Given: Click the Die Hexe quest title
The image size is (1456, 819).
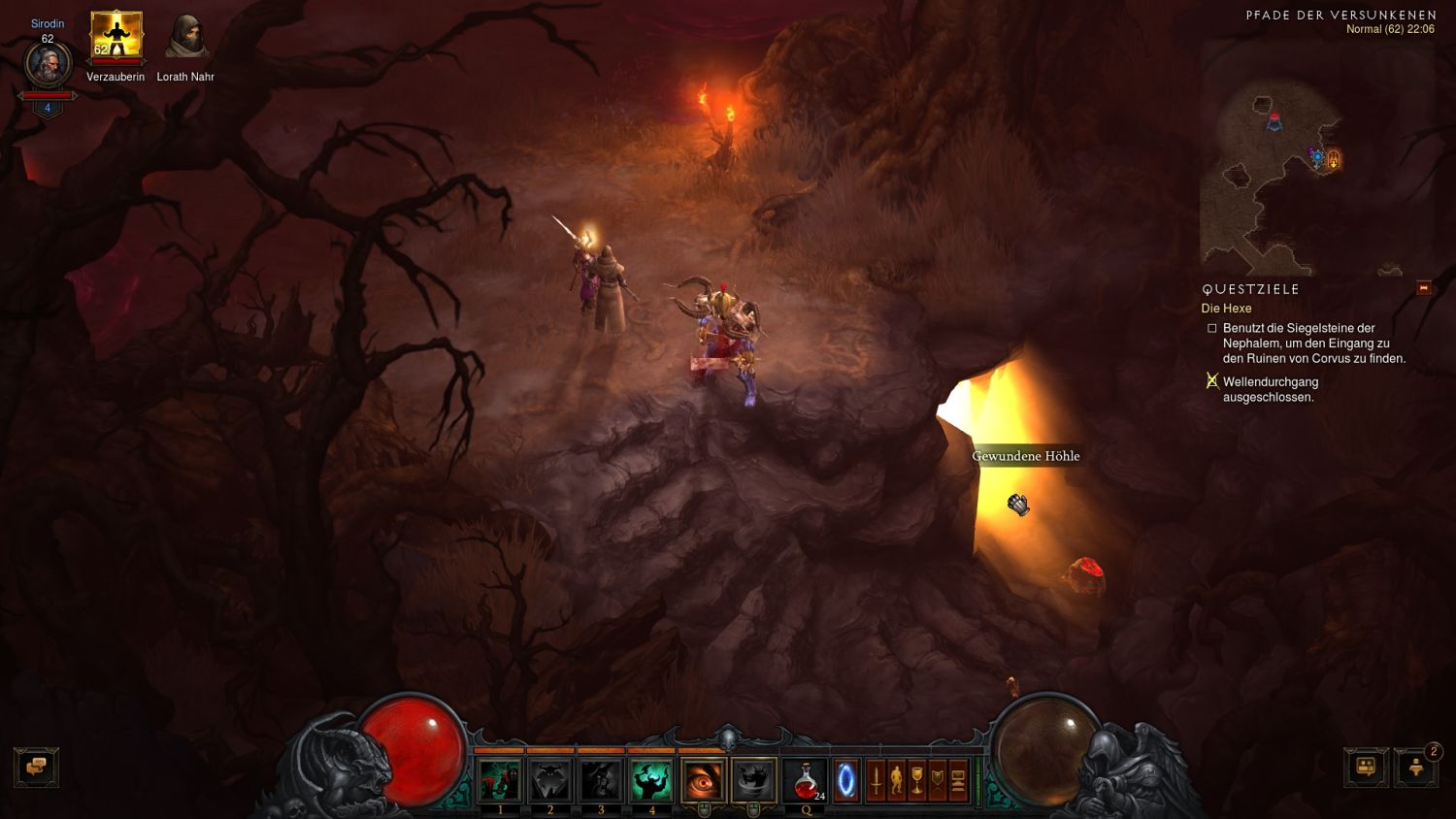Looking at the screenshot, I should pos(1226,309).
